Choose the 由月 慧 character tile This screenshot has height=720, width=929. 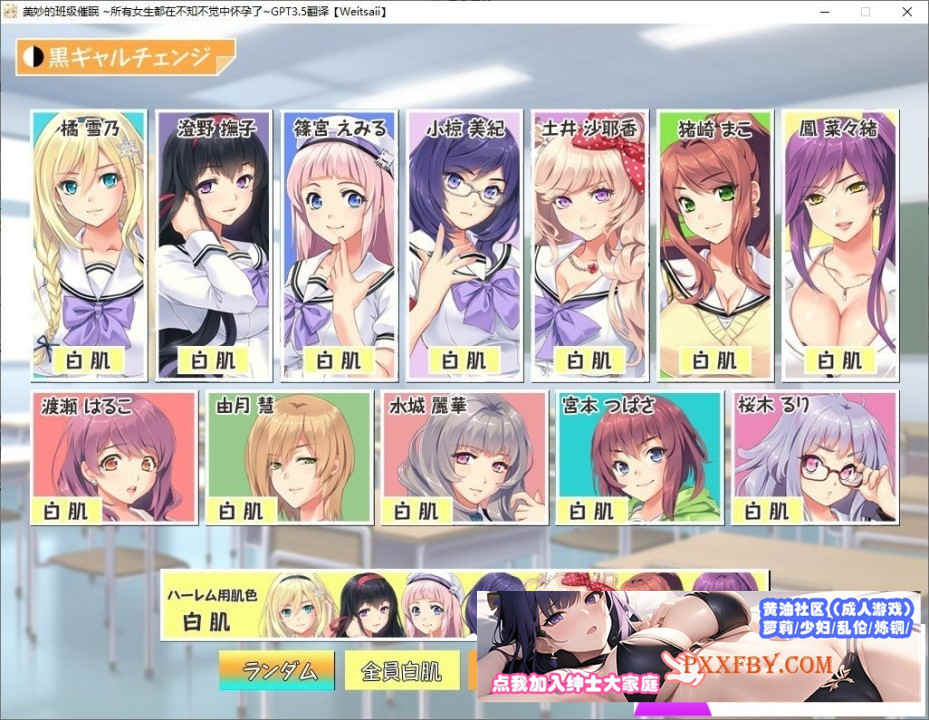pos(288,457)
